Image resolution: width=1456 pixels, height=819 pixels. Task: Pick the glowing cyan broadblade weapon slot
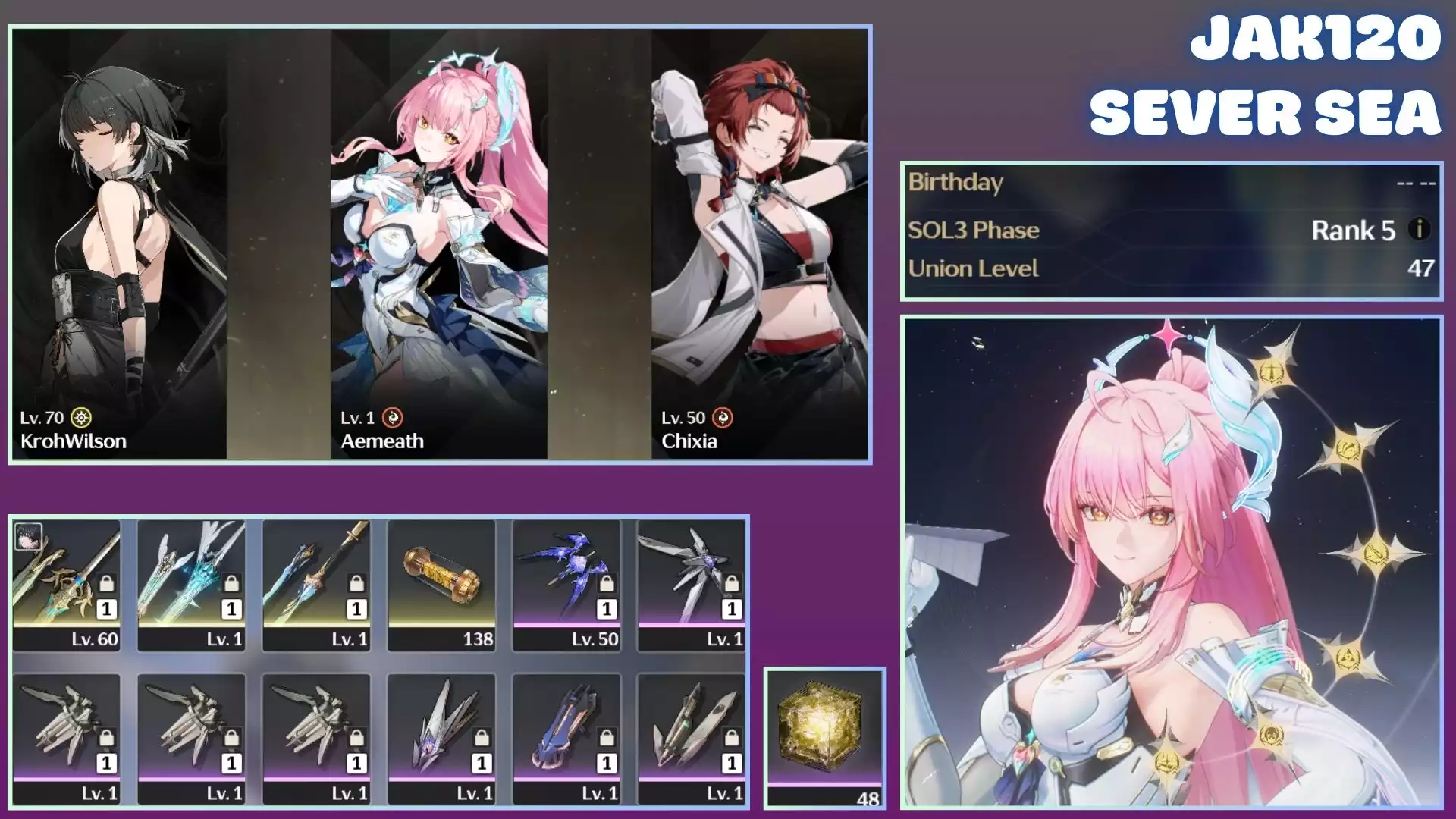point(192,585)
